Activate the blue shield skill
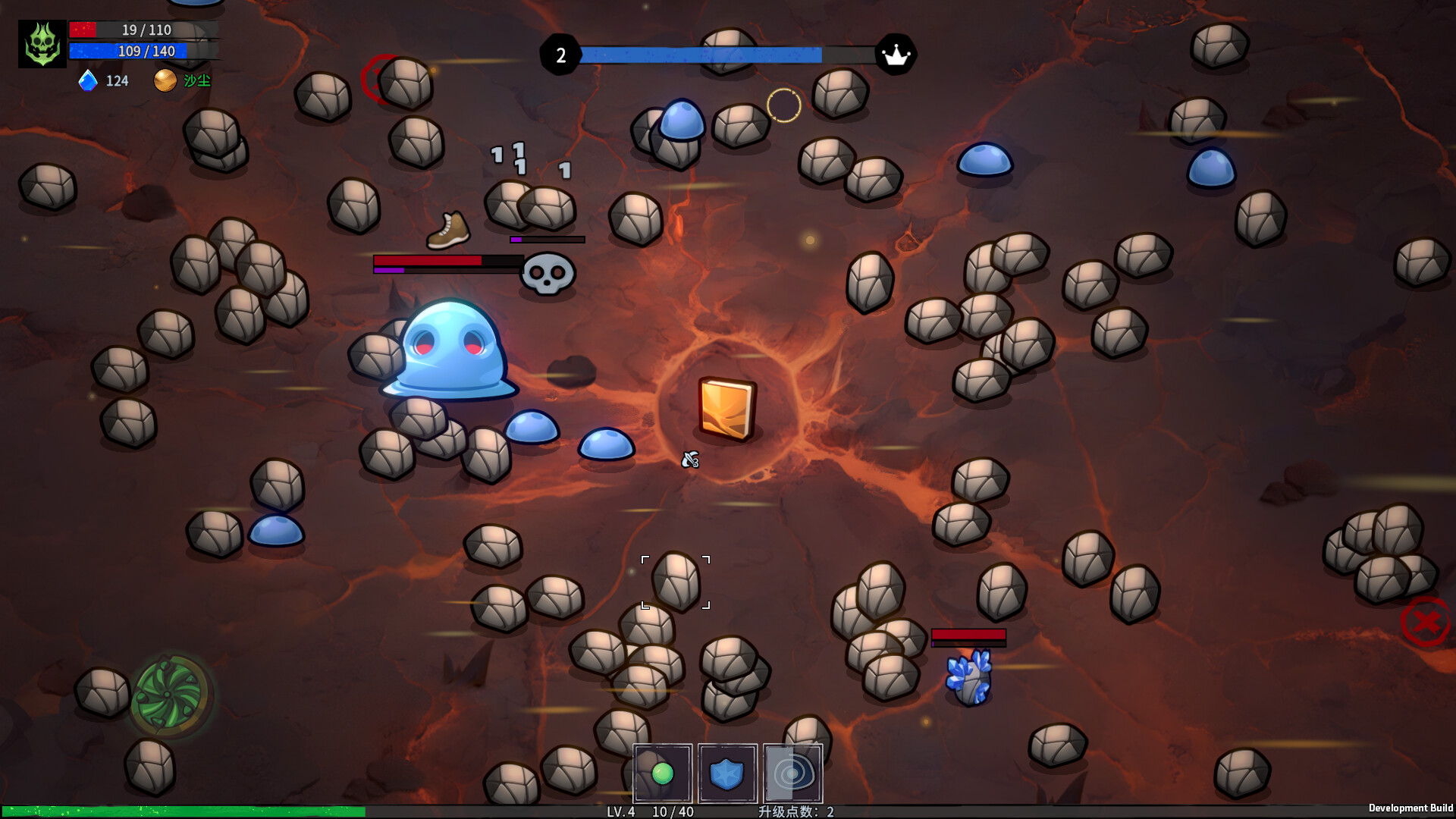Image resolution: width=1456 pixels, height=819 pixels. [x=726, y=773]
